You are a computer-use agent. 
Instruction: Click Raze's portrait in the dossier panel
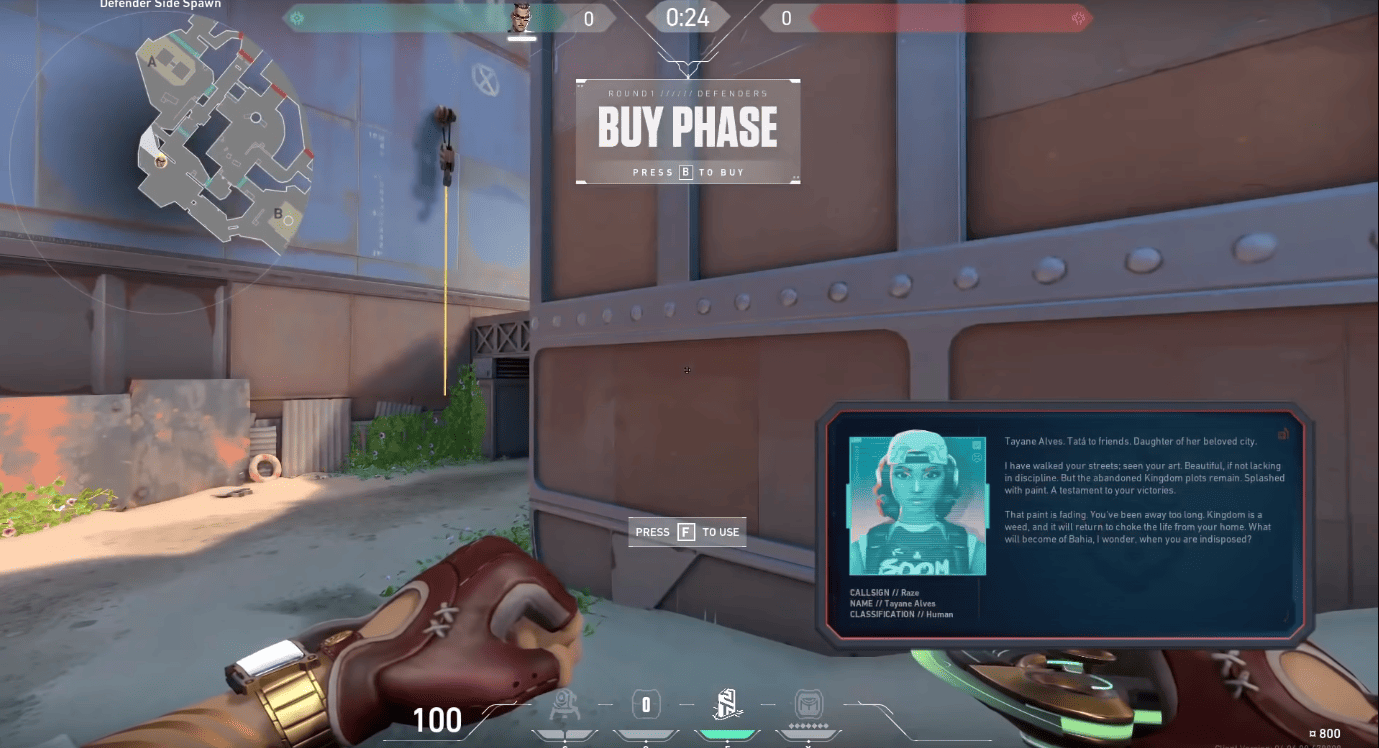917,504
